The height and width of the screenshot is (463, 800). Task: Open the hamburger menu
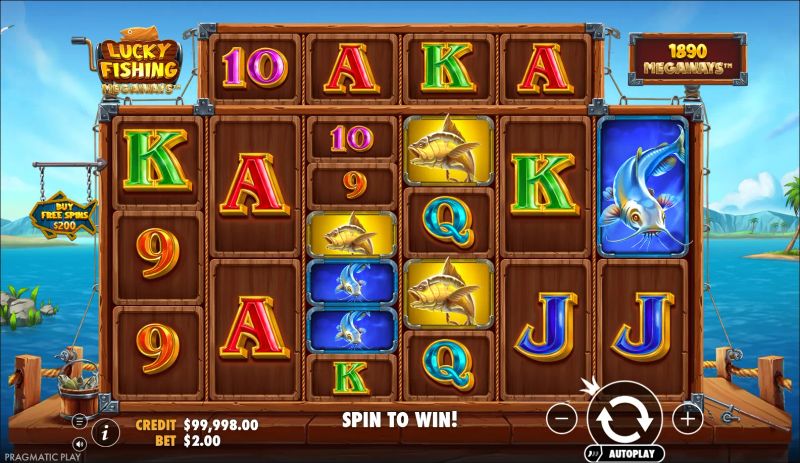[79, 420]
